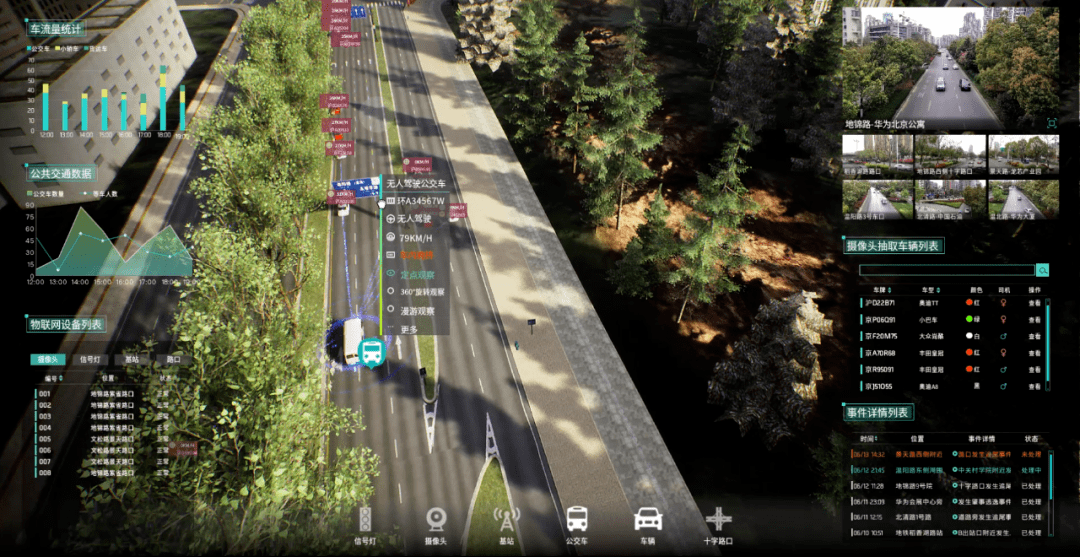
Task: Choose 定点观察 in the bus popup menu
Action: [x=415, y=272]
